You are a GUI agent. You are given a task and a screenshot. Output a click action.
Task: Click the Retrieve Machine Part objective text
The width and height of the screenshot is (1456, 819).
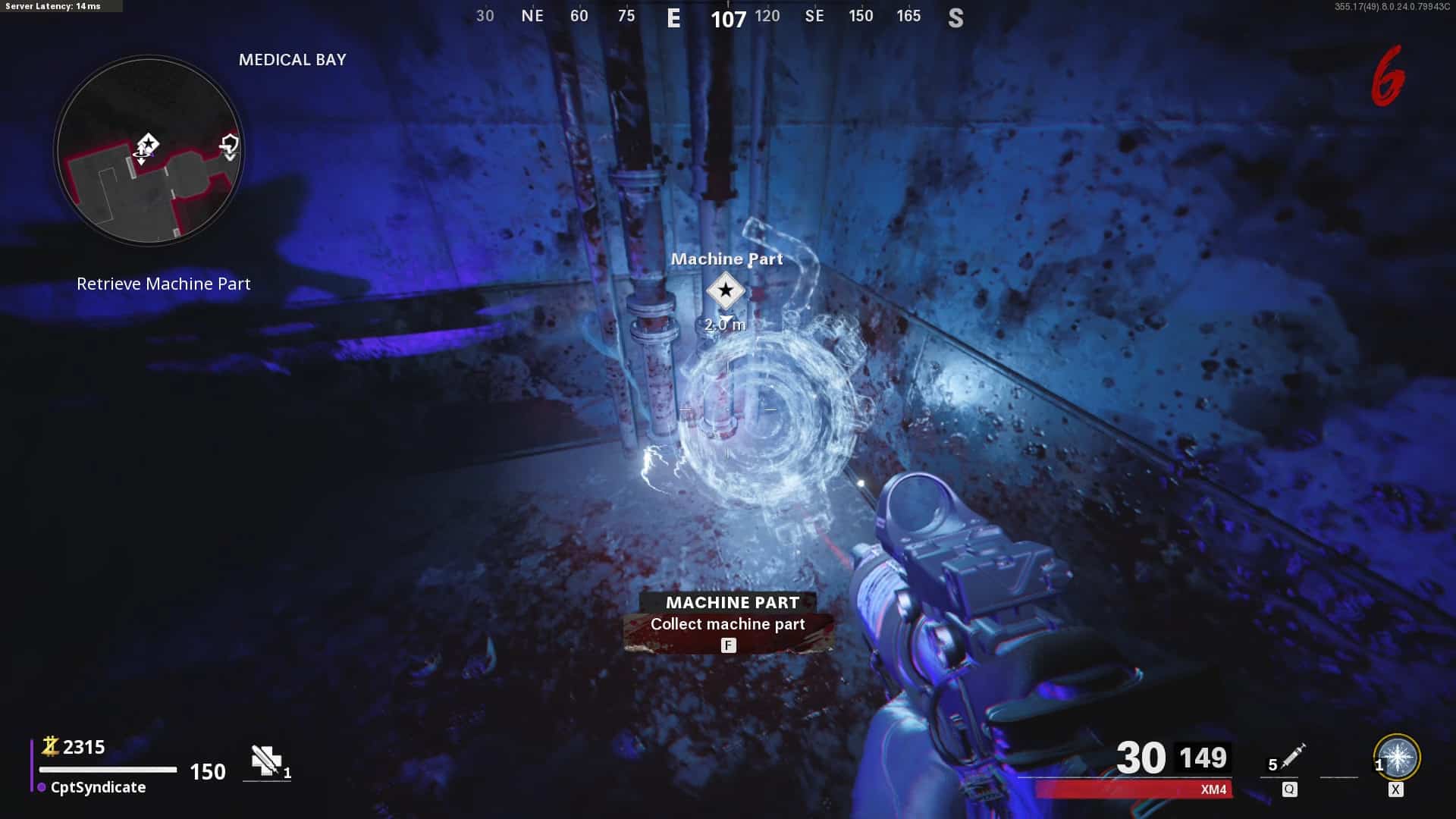coord(163,284)
